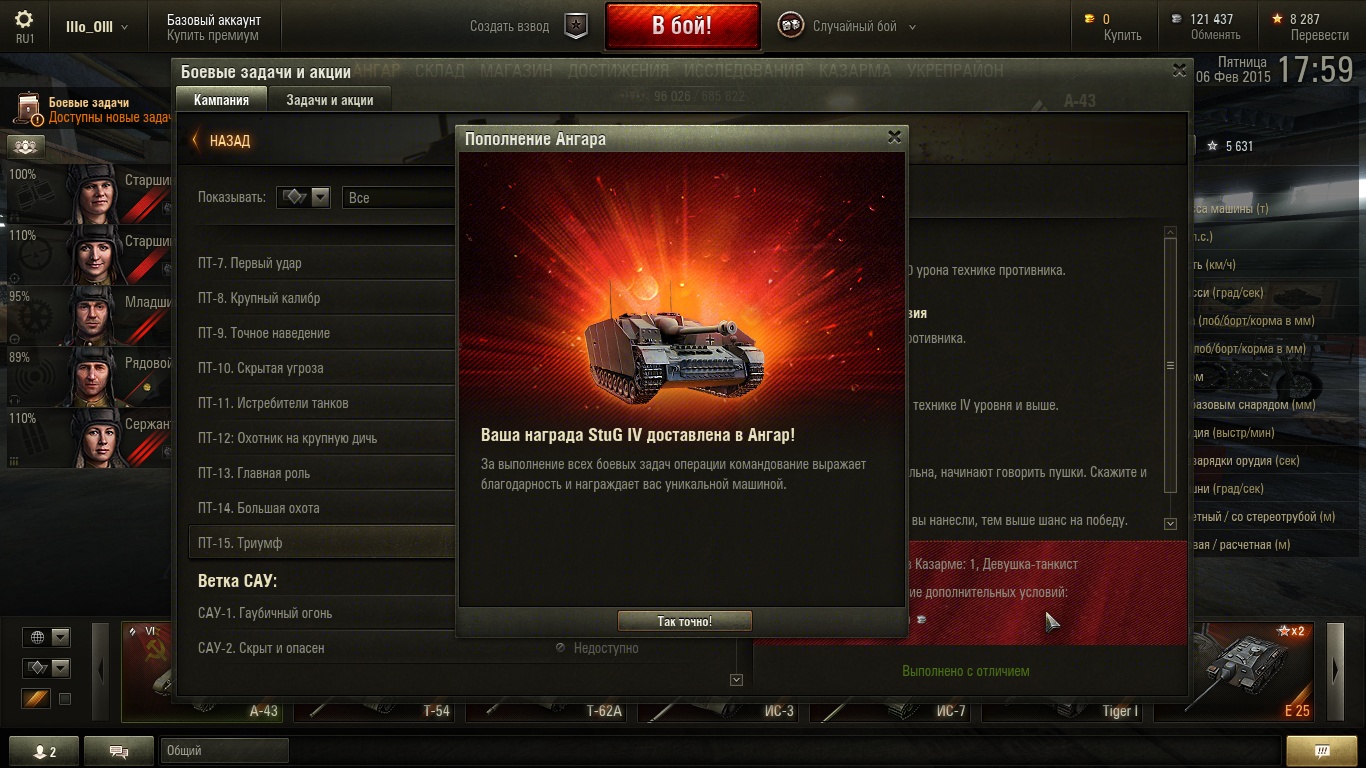Open the Случайный бой battle type dropdown
Screen dimensions: 1366x768
point(855,27)
